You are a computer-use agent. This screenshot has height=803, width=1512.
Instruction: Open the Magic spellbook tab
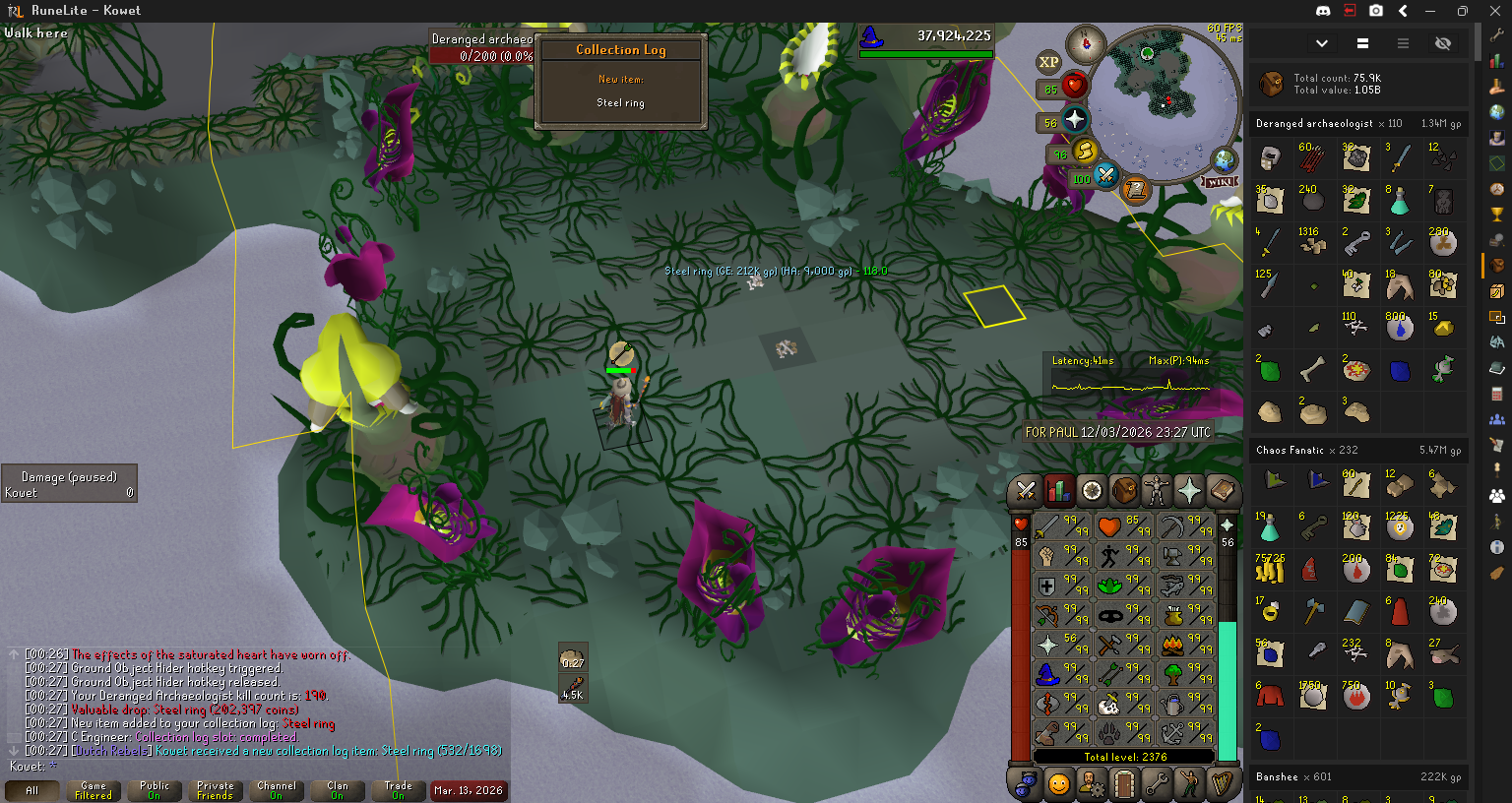point(1222,490)
